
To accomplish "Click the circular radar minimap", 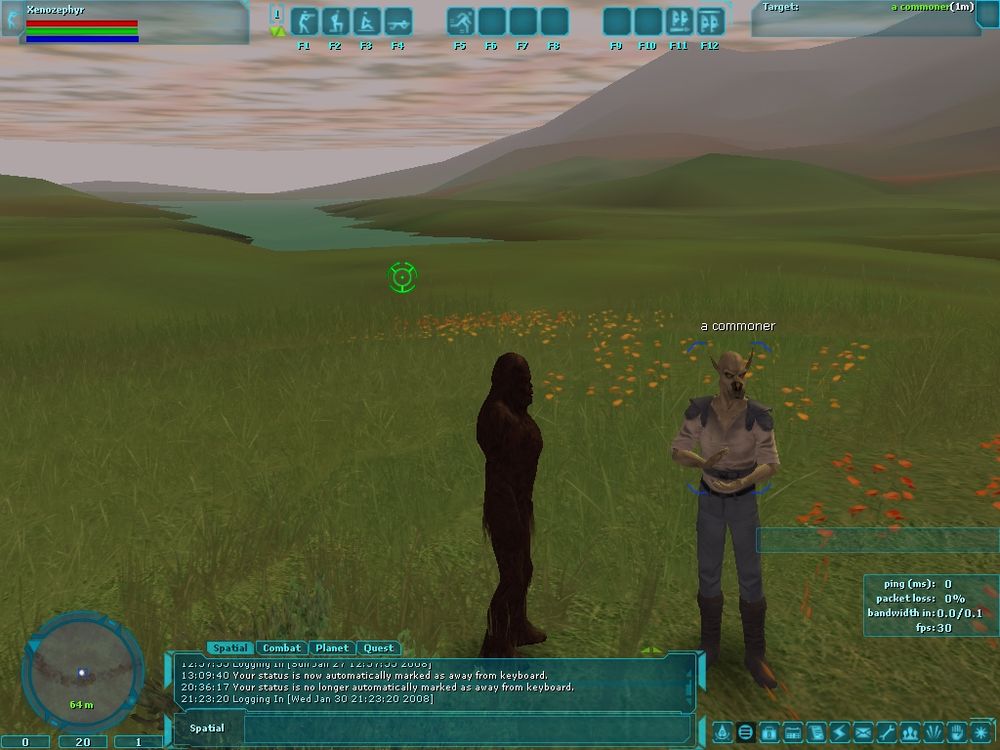I will (x=82, y=672).
